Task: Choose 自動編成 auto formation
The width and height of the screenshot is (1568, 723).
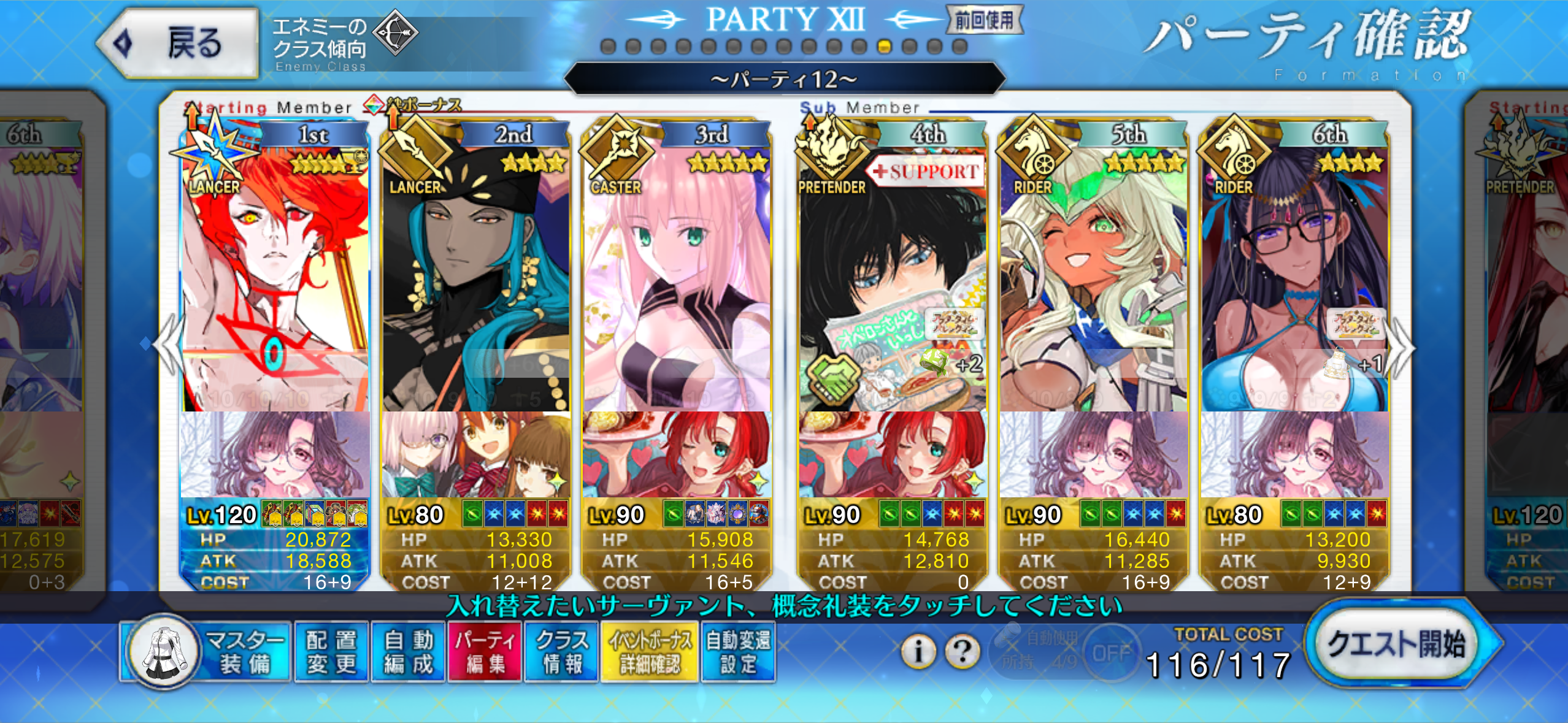Action: click(409, 652)
